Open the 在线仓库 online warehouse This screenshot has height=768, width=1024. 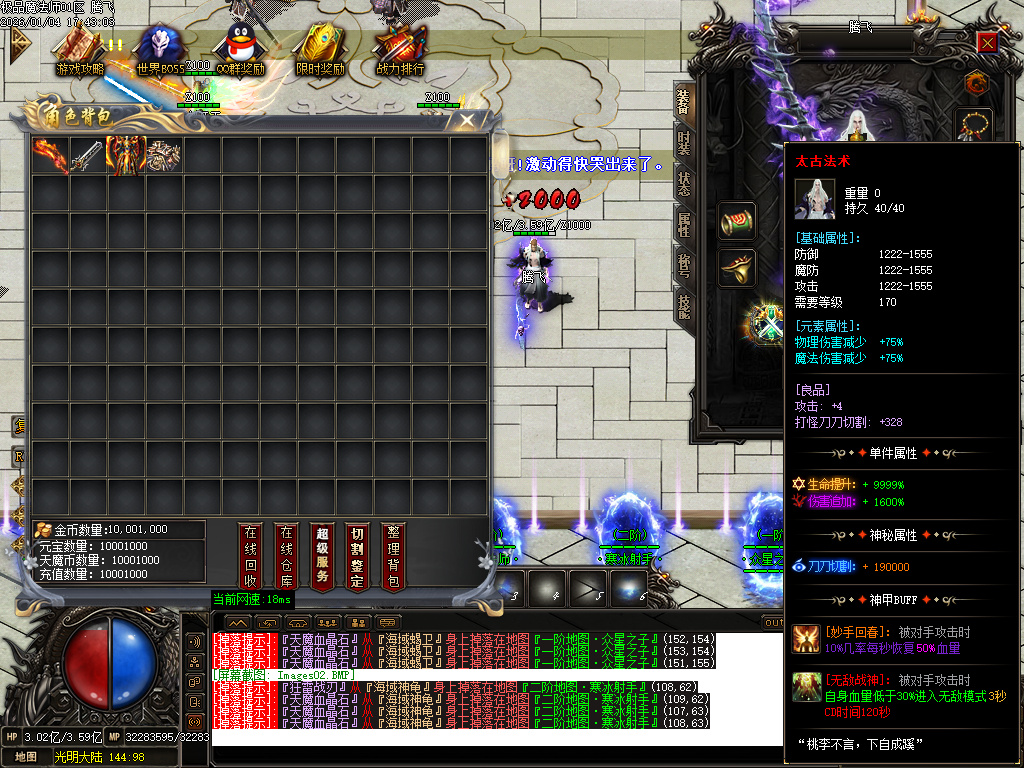[x=287, y=556]
